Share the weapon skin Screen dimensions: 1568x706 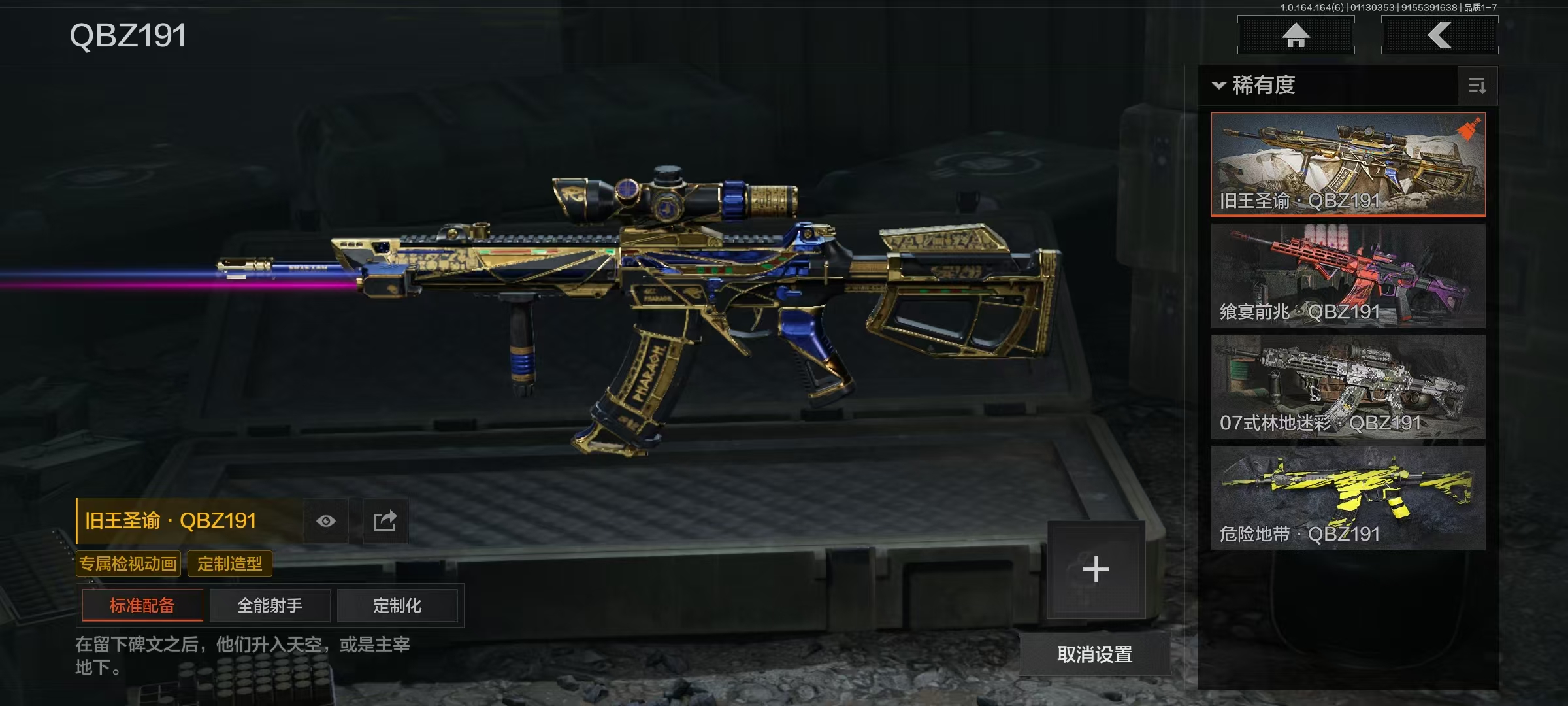click(385, 521)
